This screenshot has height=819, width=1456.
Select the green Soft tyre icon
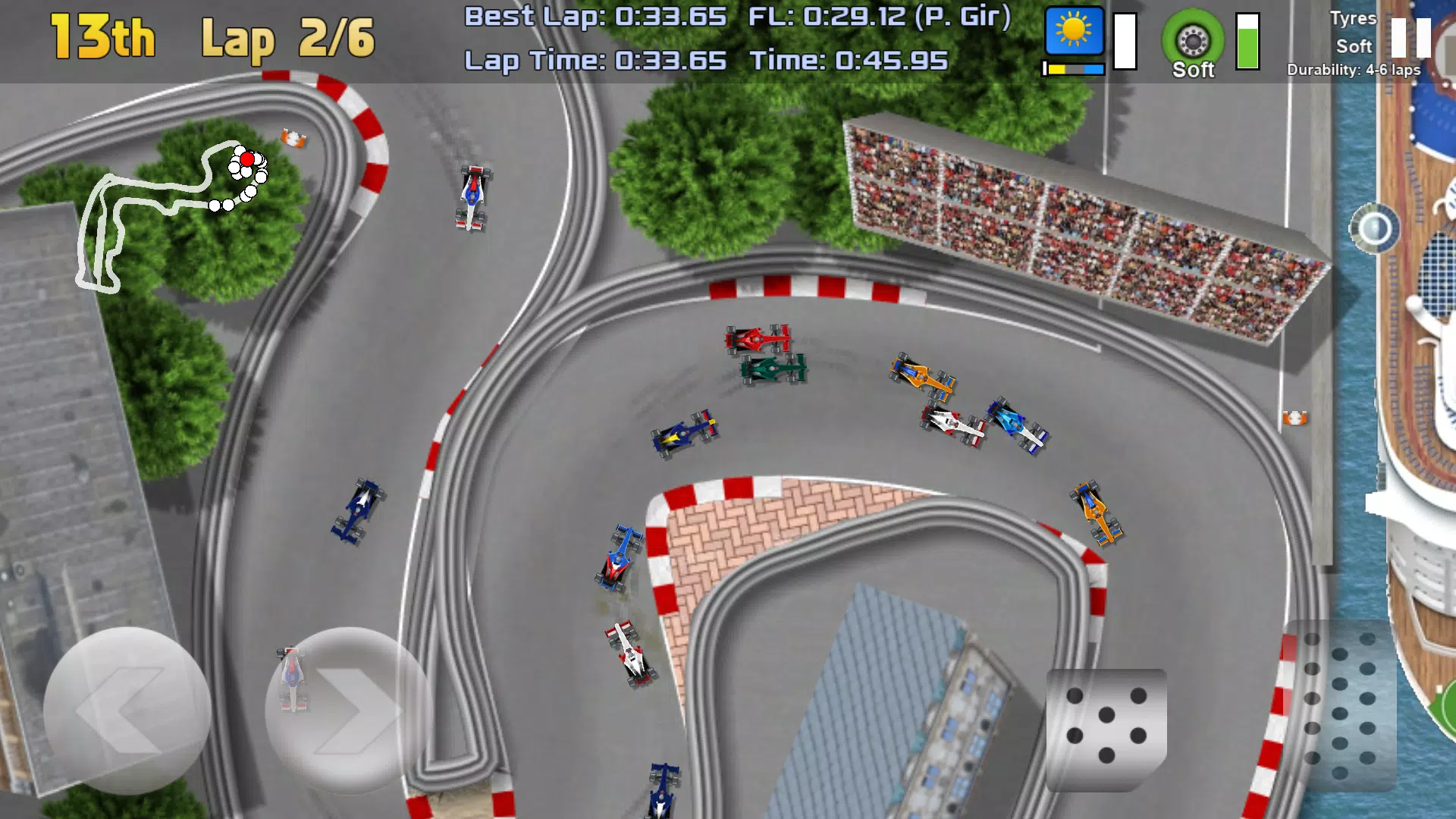click(1193, 39)
